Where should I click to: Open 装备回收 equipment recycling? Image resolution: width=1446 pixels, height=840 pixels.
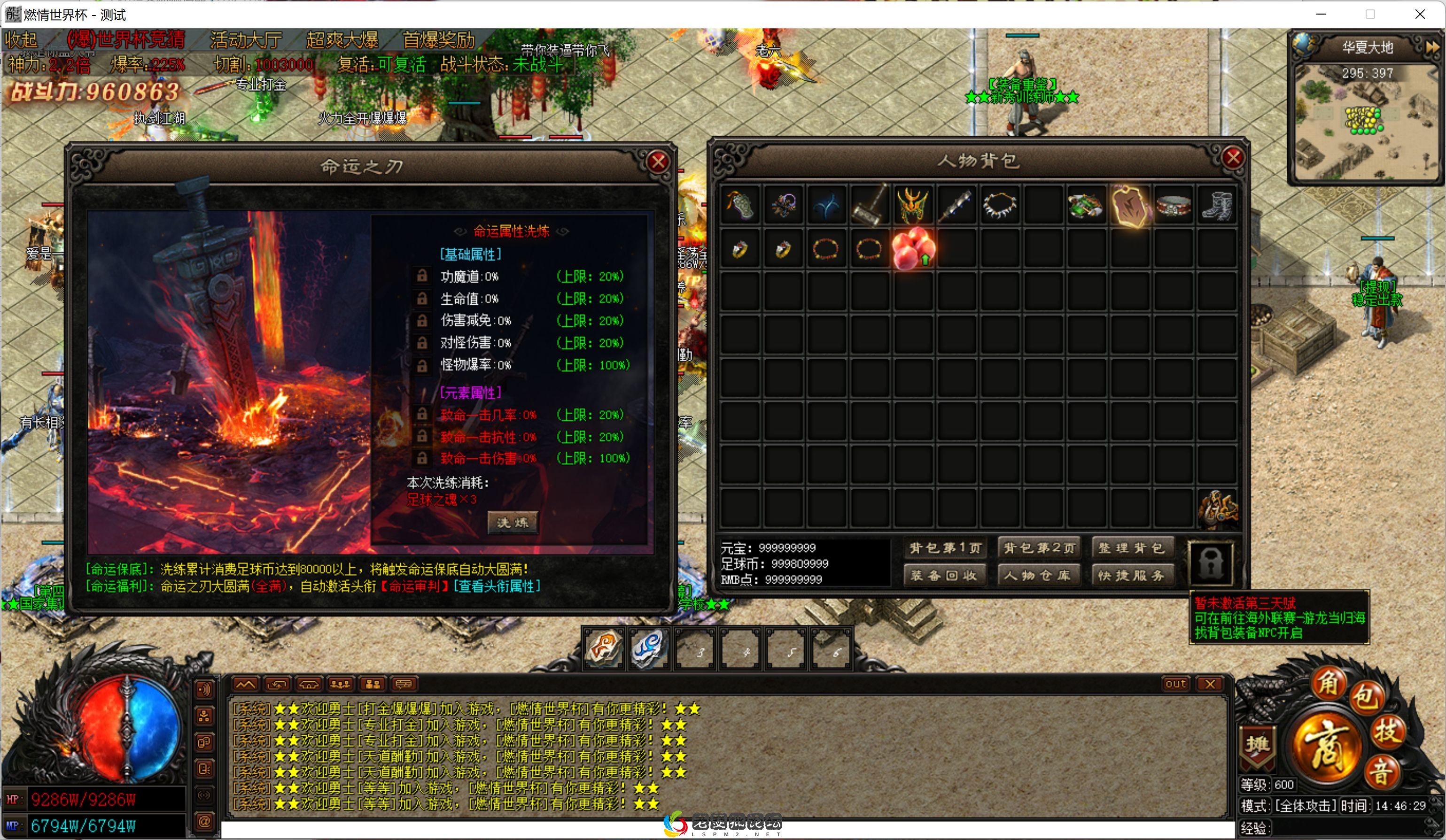point(944,575)
